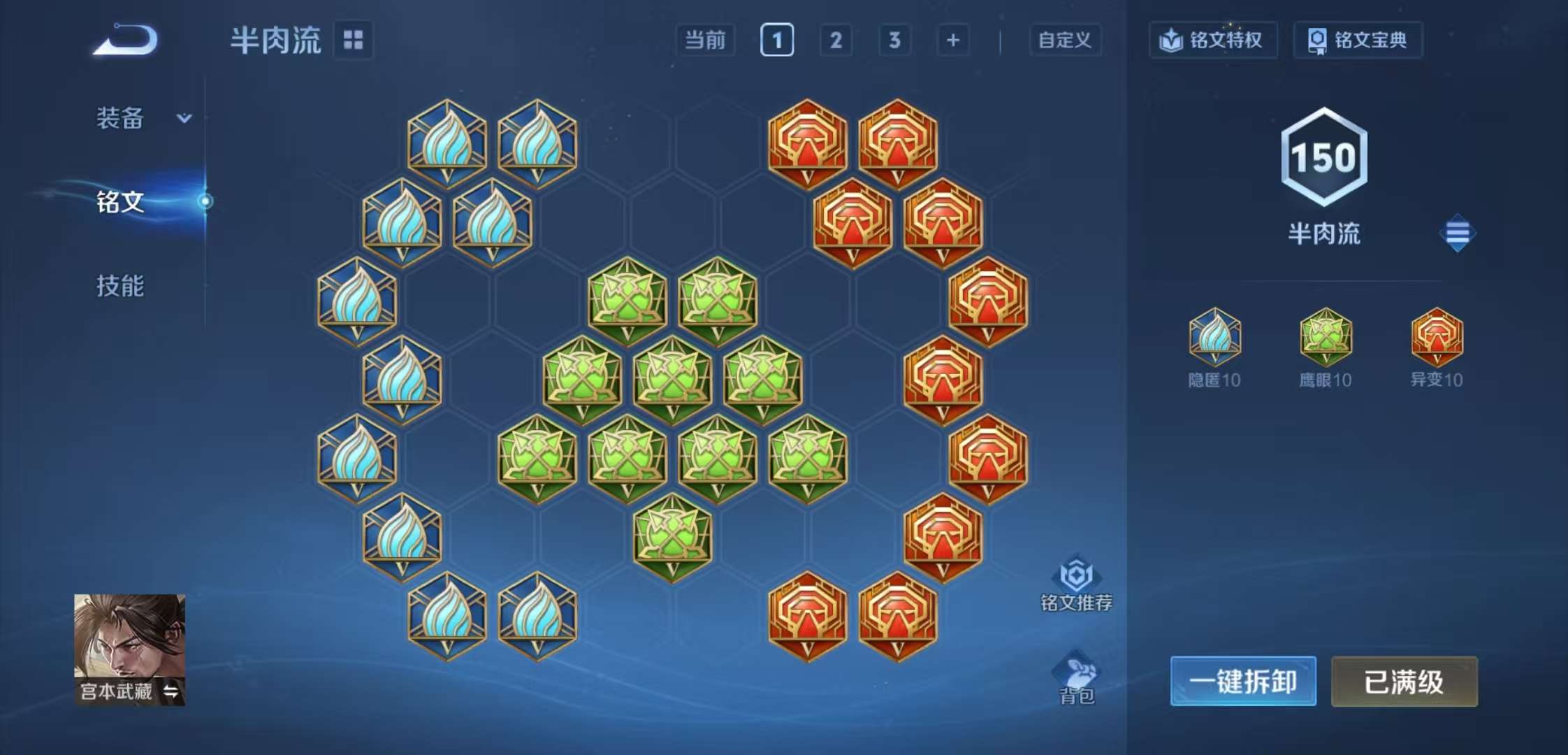The image size is (1568, 755).
Task: Add a new rune page with +
Action: click(952, 41)
